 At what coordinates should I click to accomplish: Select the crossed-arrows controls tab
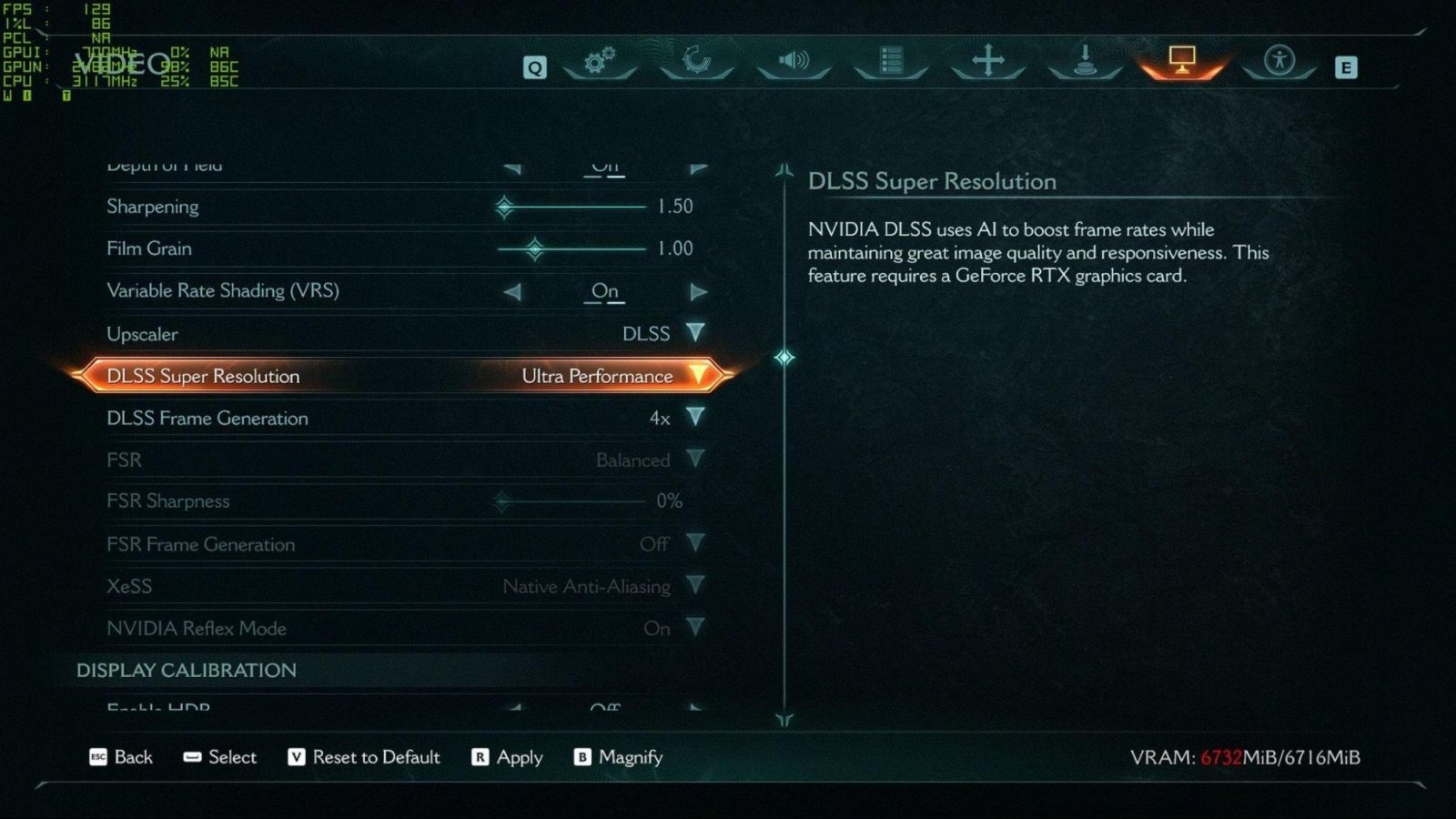coord(987,61)
